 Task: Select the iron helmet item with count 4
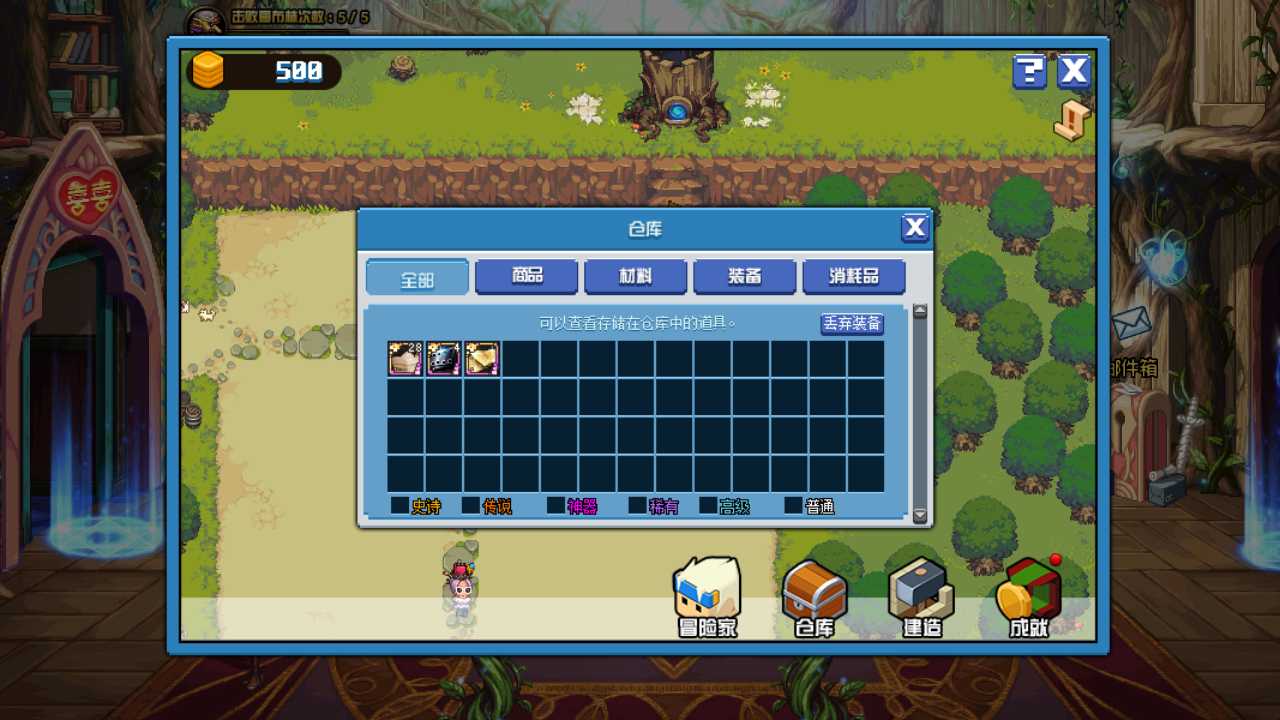[x=443, y=359]
